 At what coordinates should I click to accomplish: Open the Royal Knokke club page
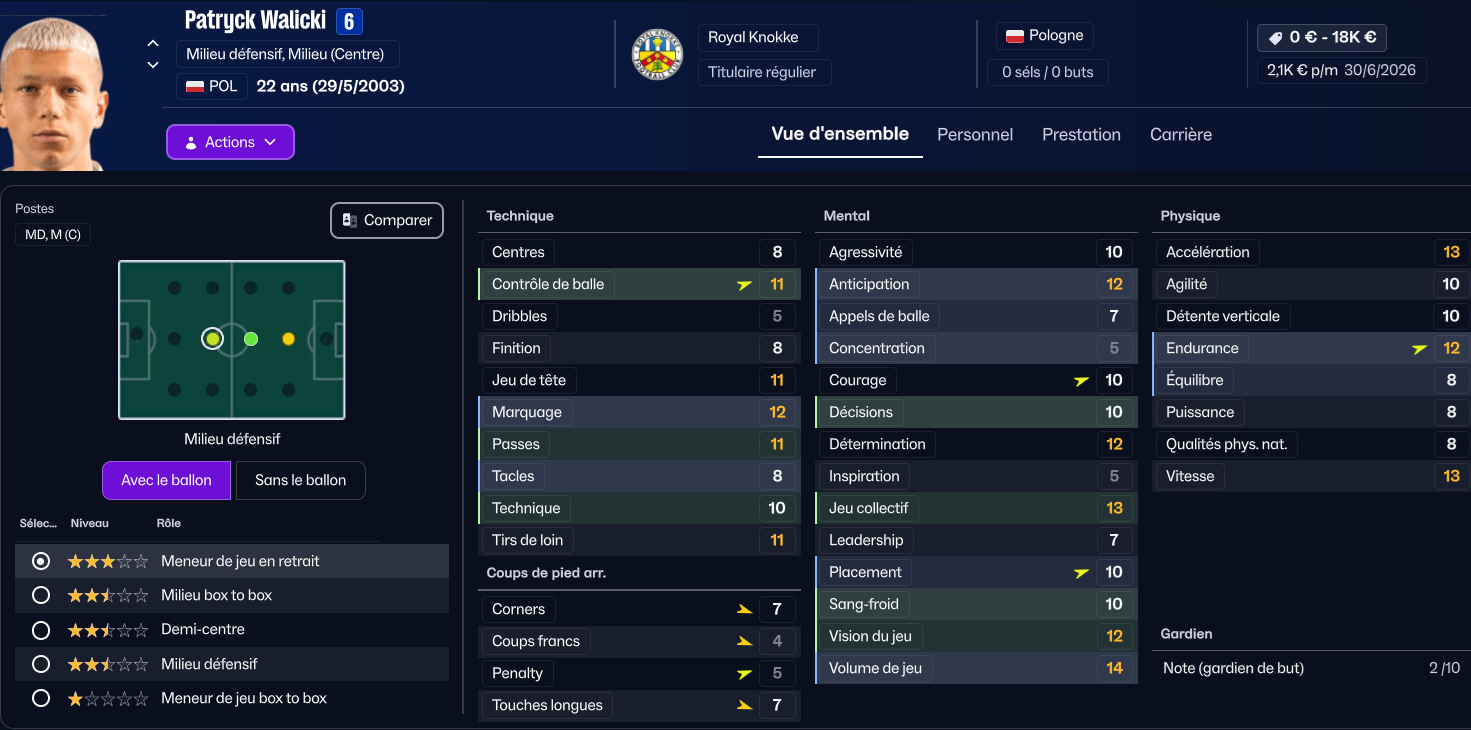click(x=753, y=38)
